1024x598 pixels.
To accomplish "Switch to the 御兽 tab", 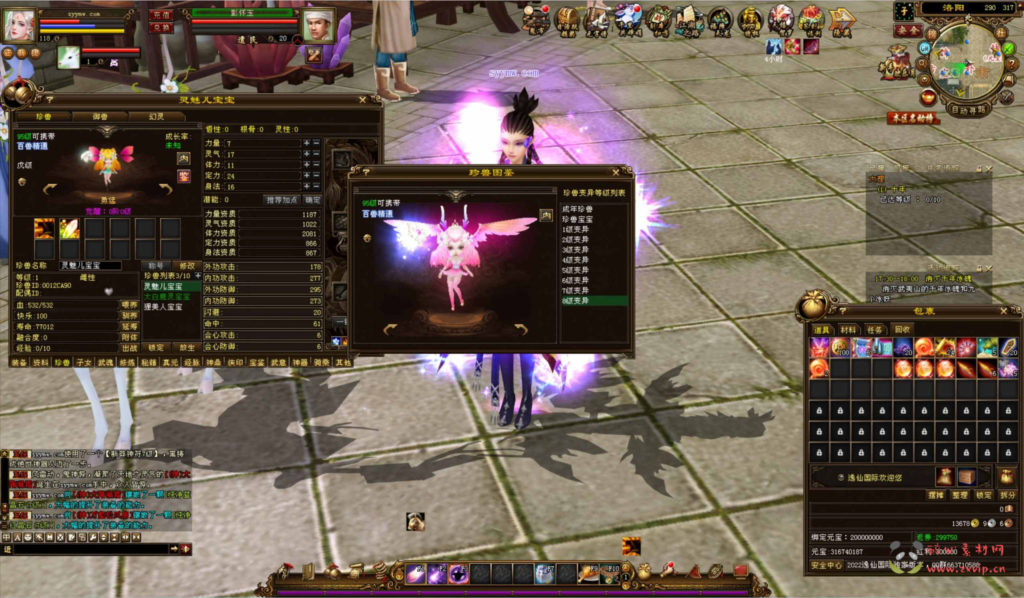I will pyautogui.click(x=102, y=116).
